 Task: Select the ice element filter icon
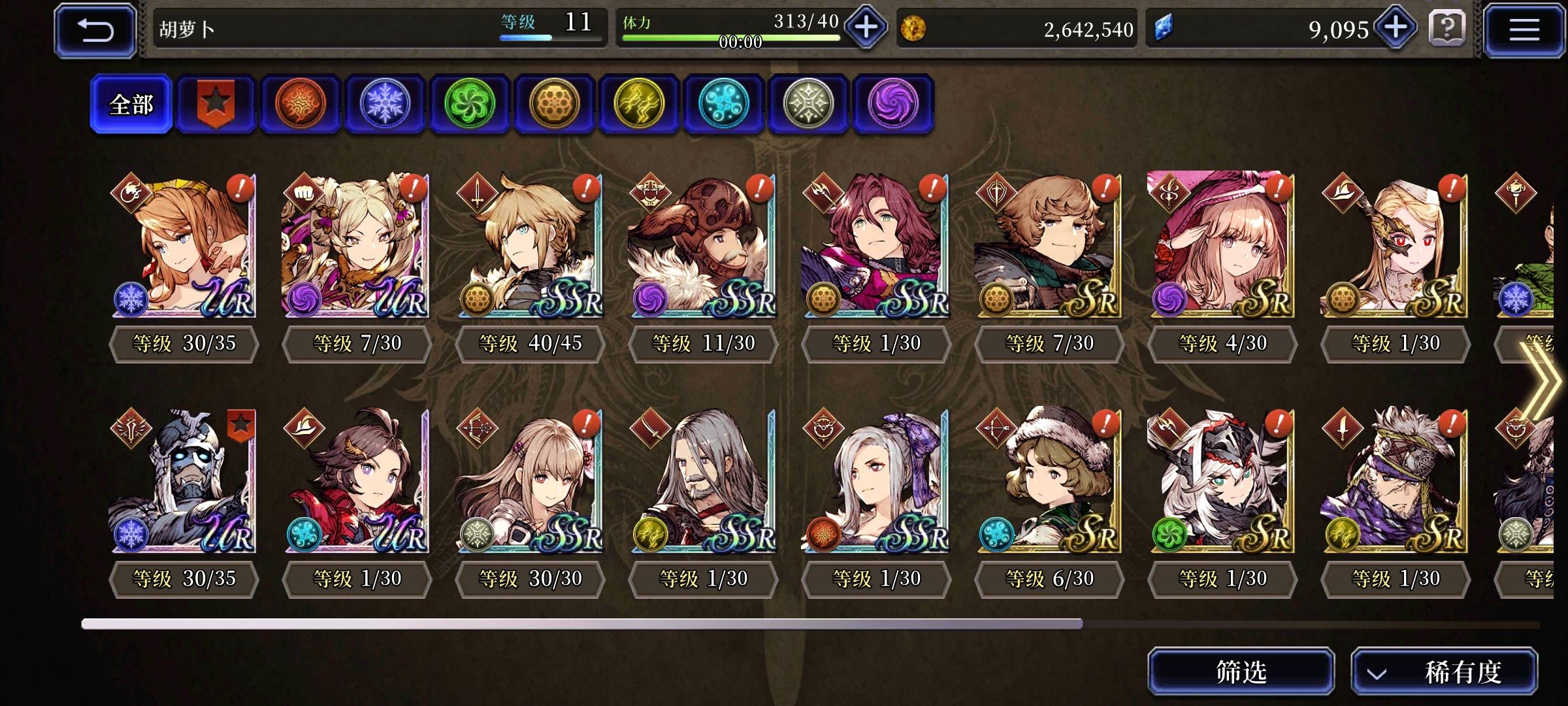point(385,105)
